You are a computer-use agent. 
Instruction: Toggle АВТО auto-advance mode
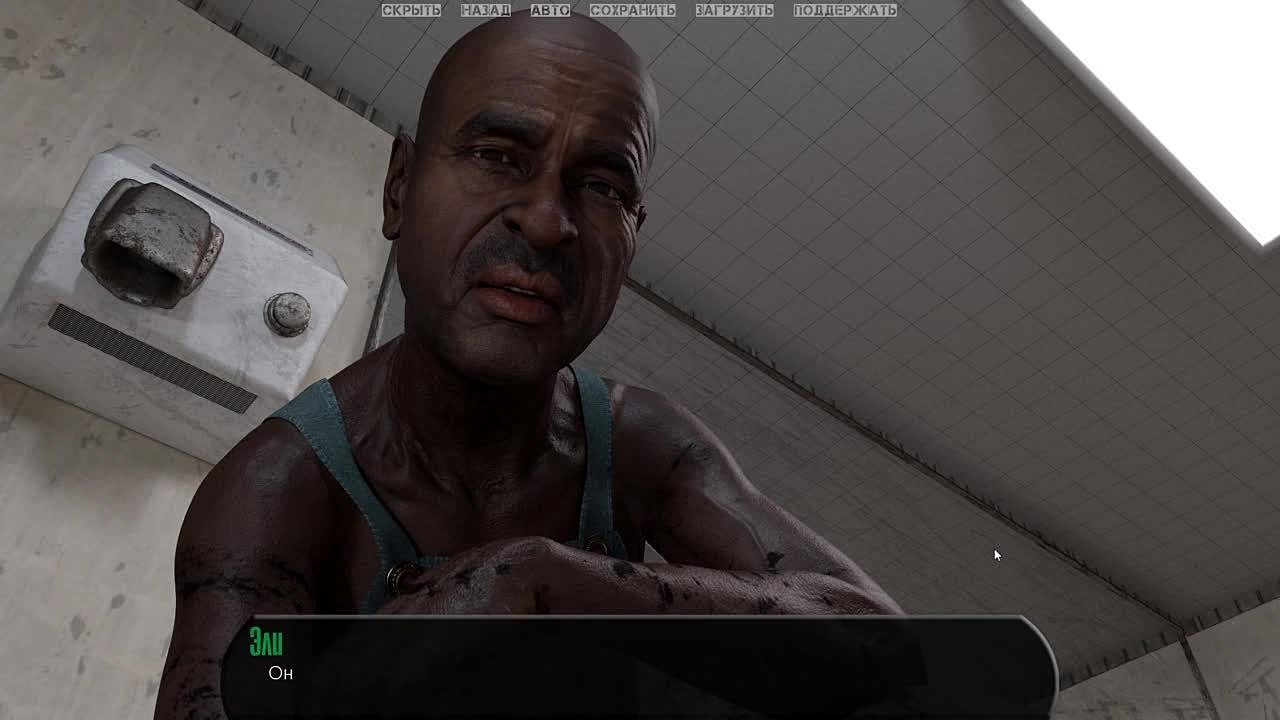tap(550, 10)
